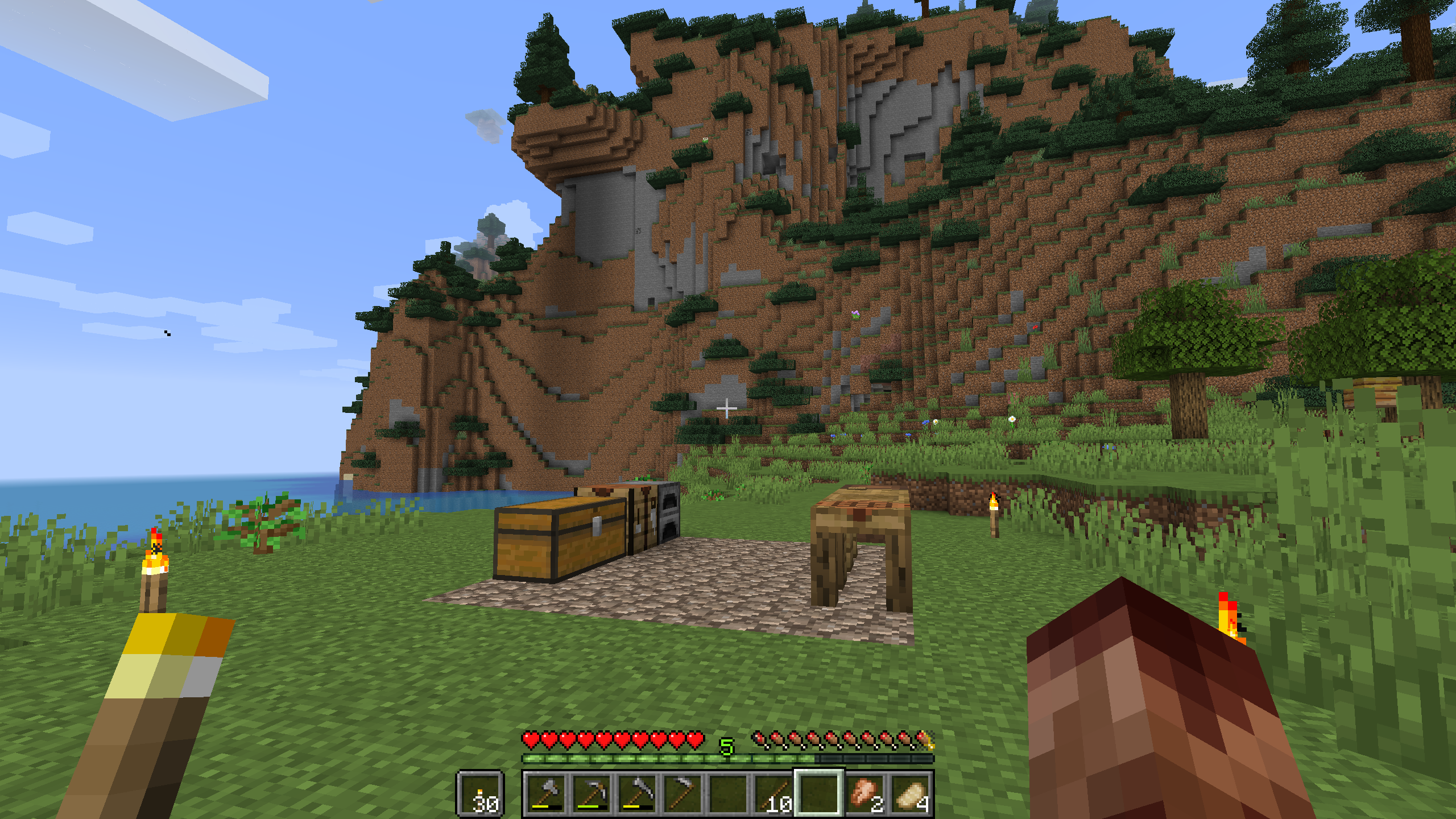Choose the stack of 10 sticks
The image size is (1456, 819).
(774, 793)
